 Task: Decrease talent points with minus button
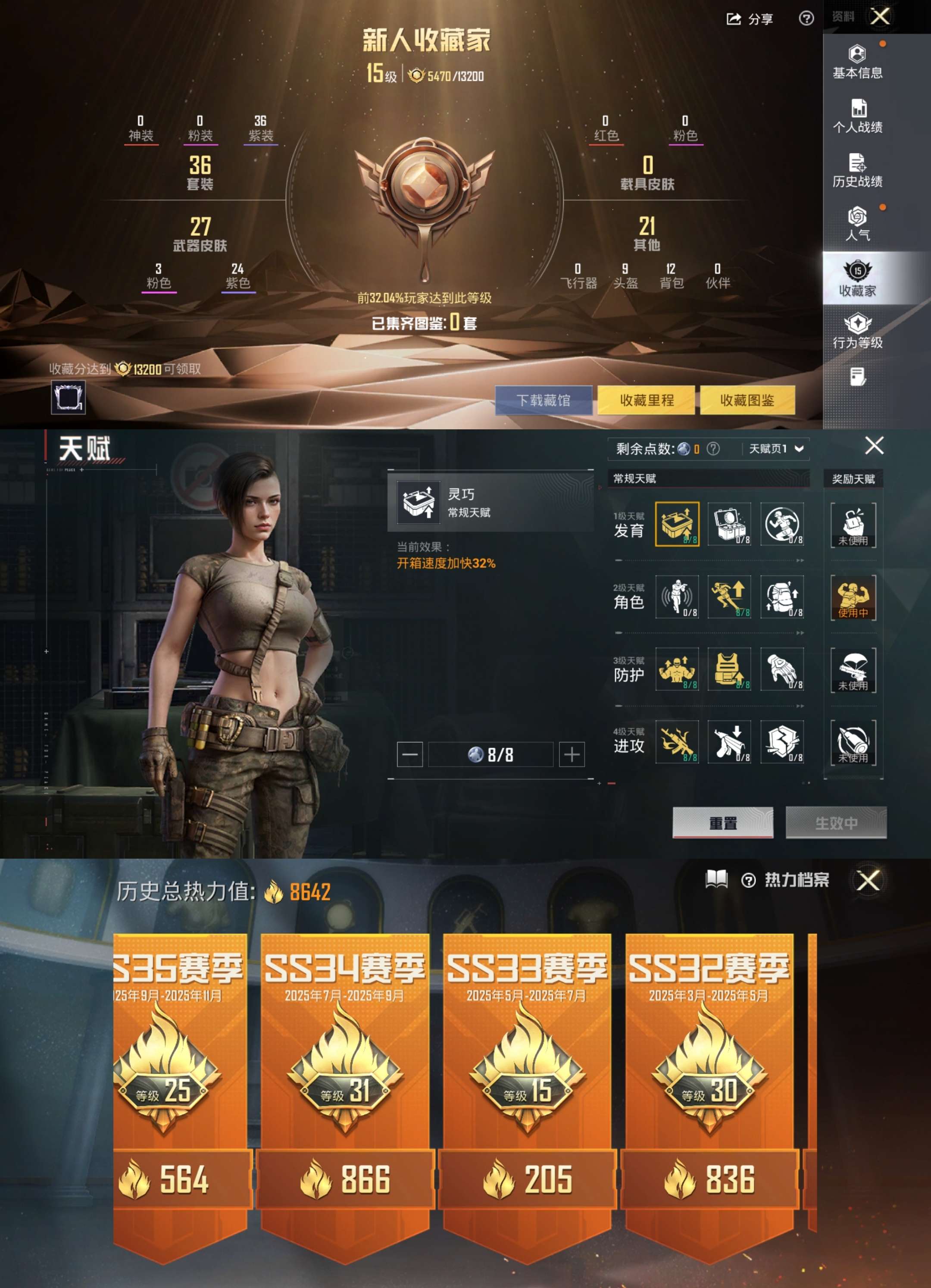(x=409, y=754)
